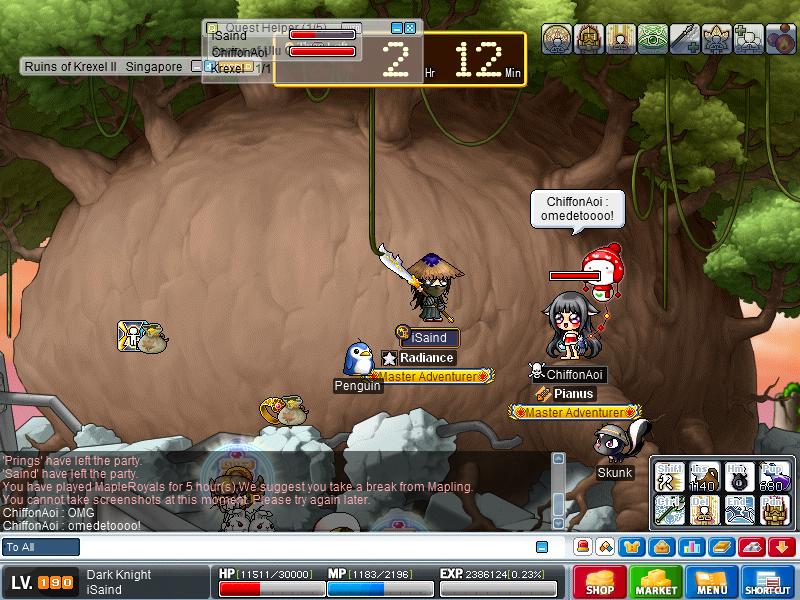Activate the Del quickslot skill
The height and width of the screenshot is (600, 800).
point(706,510)
